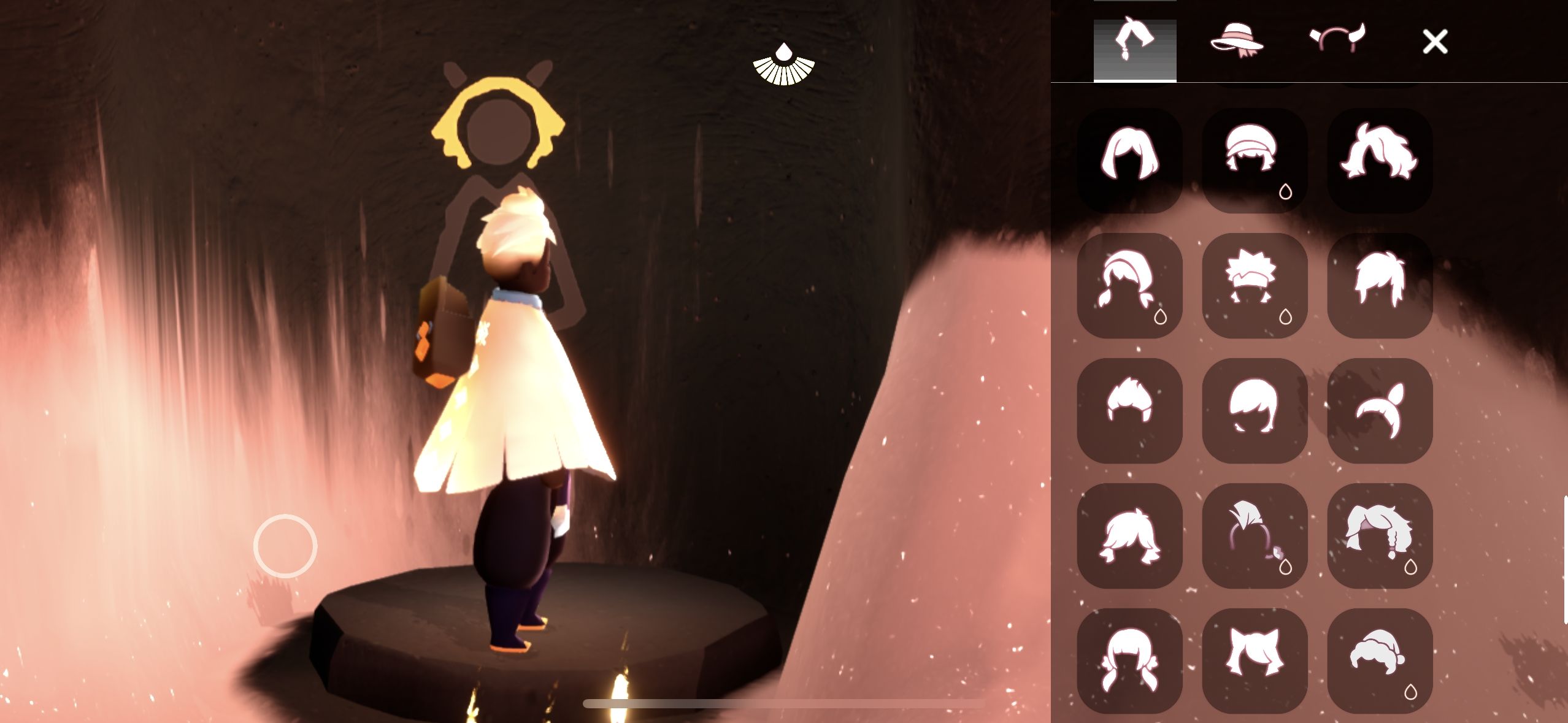Select the long messy wavy hairstyle
Screen dimensions: 1568x723
[1380, 161]
